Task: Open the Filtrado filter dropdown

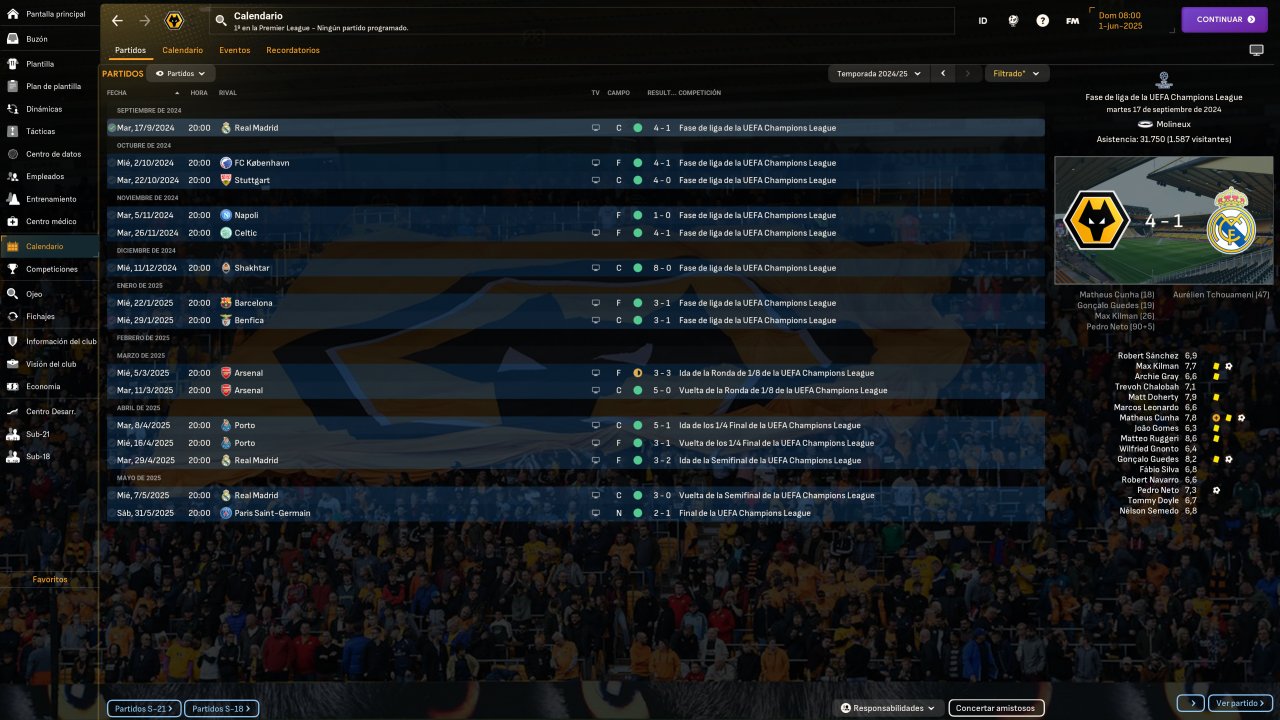Action: (x=1017, y=73)
